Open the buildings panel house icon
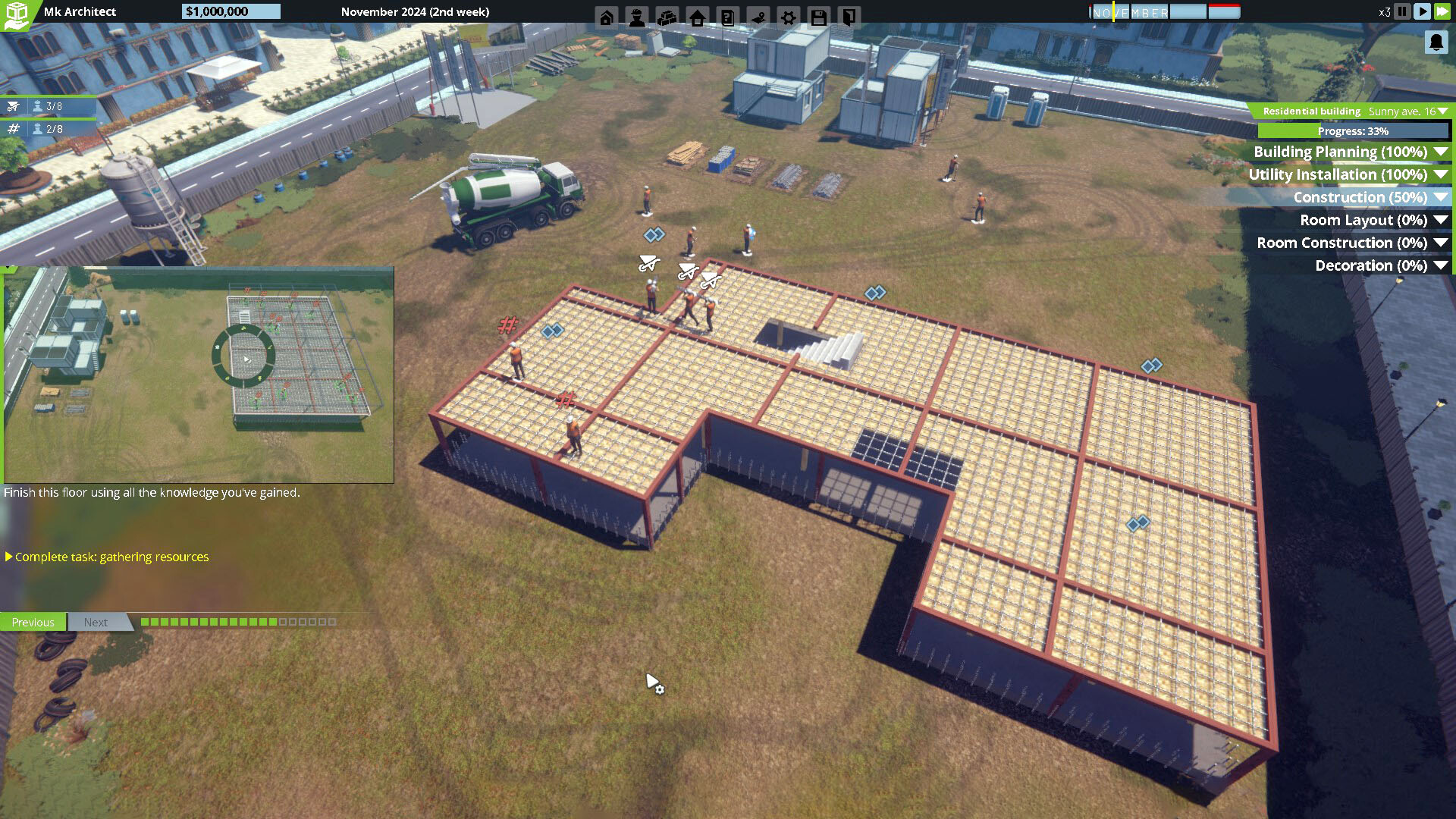The image size is (1456, 819). pyautogui.click(x=697, y=17)
